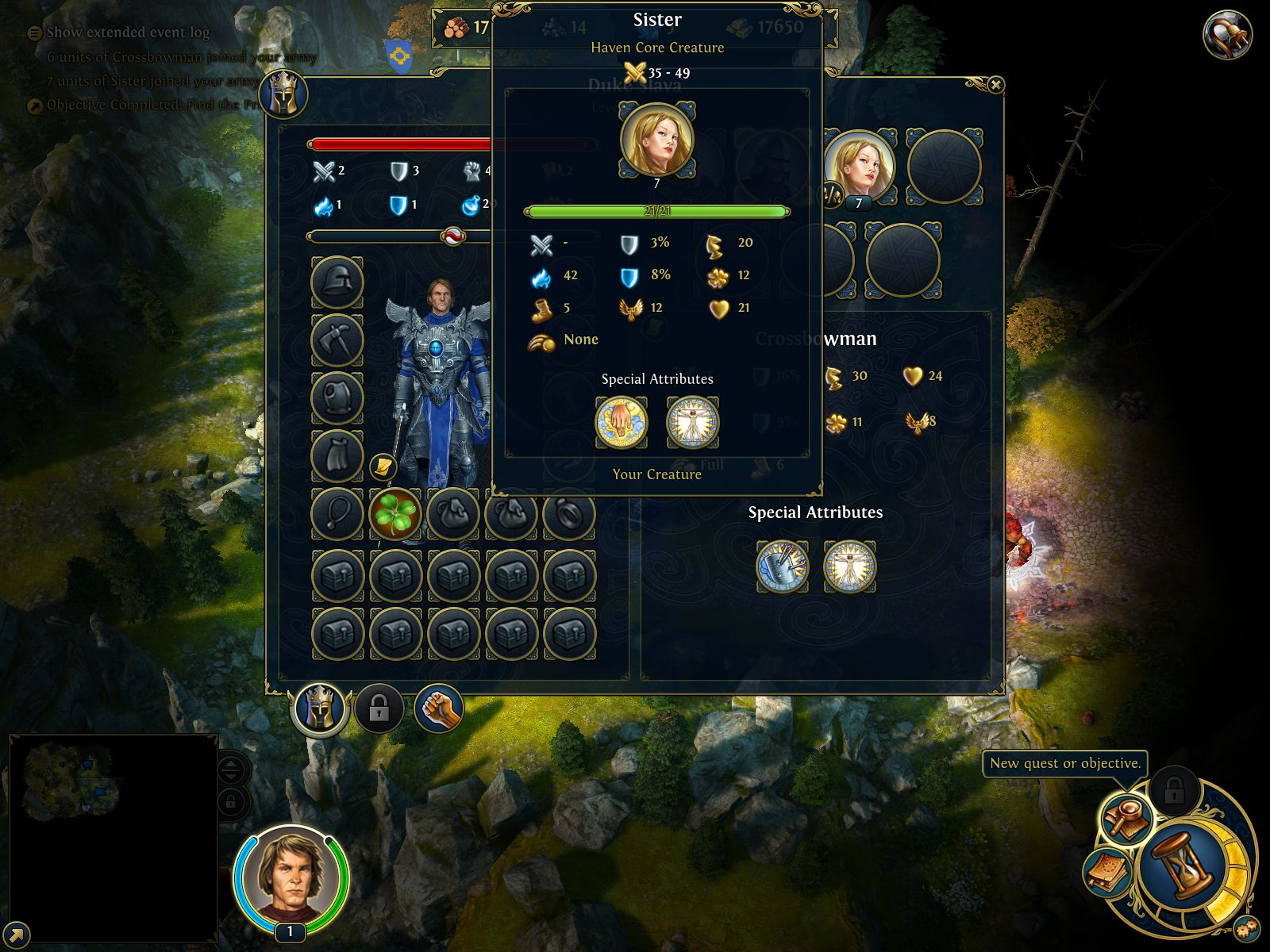
Task: Click the system gears button
Action: click(x=1245, y=927)
